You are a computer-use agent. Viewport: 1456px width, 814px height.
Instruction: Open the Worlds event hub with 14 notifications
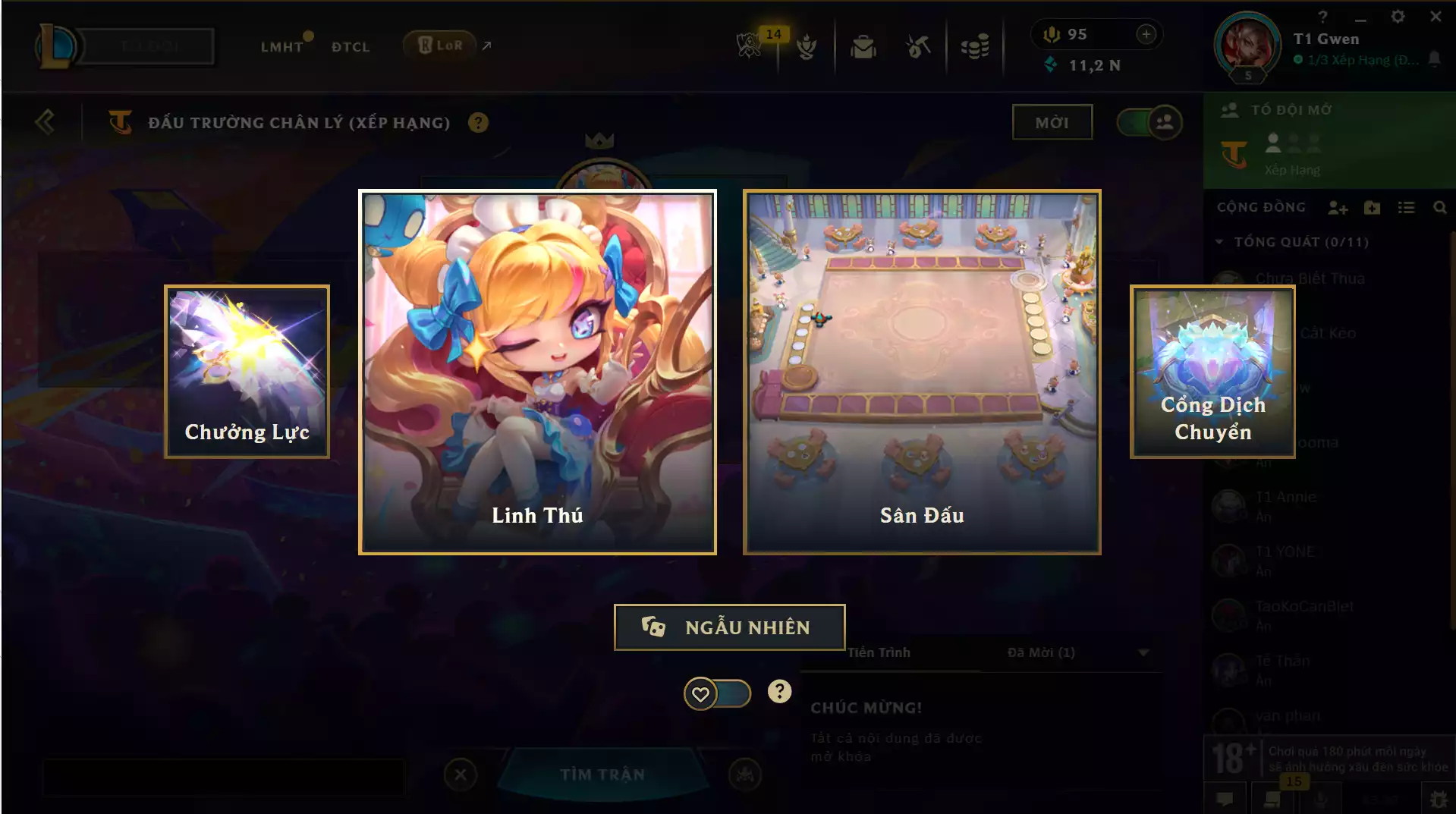pos(750,46)
